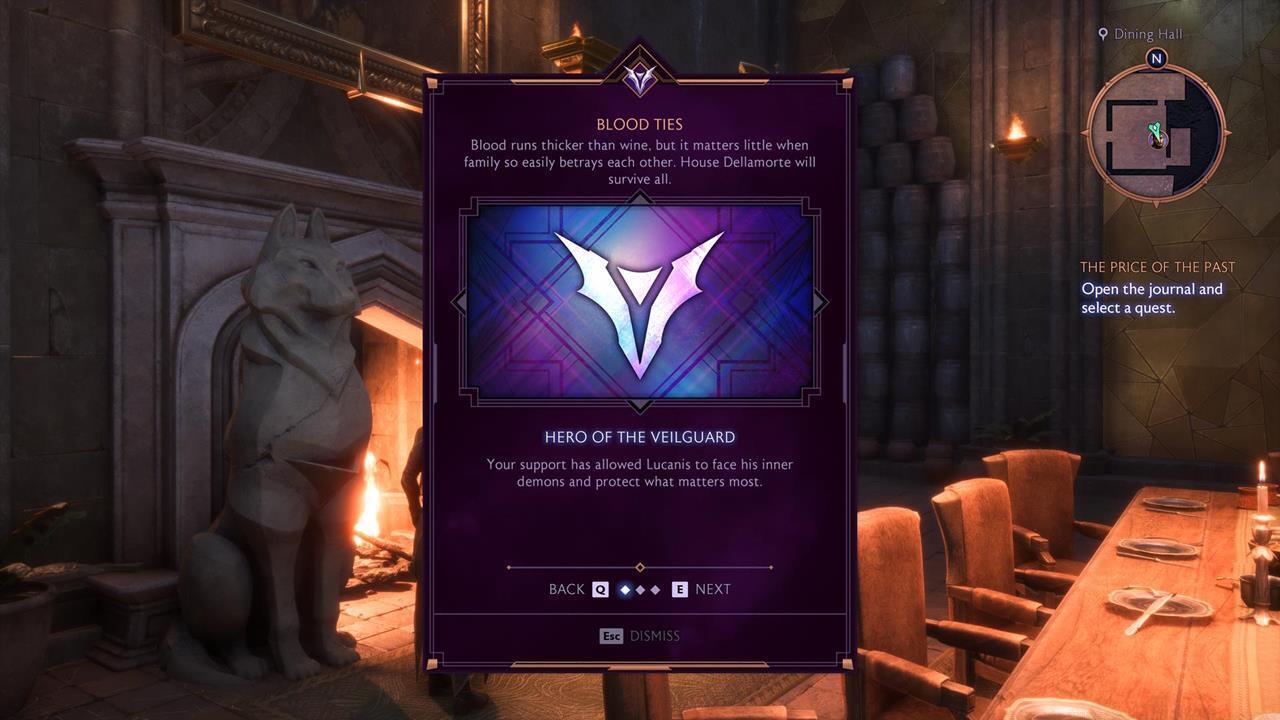Expand the upward chevron above the artwork
This screenshot has height=720, width=1280.
(639, 198)
